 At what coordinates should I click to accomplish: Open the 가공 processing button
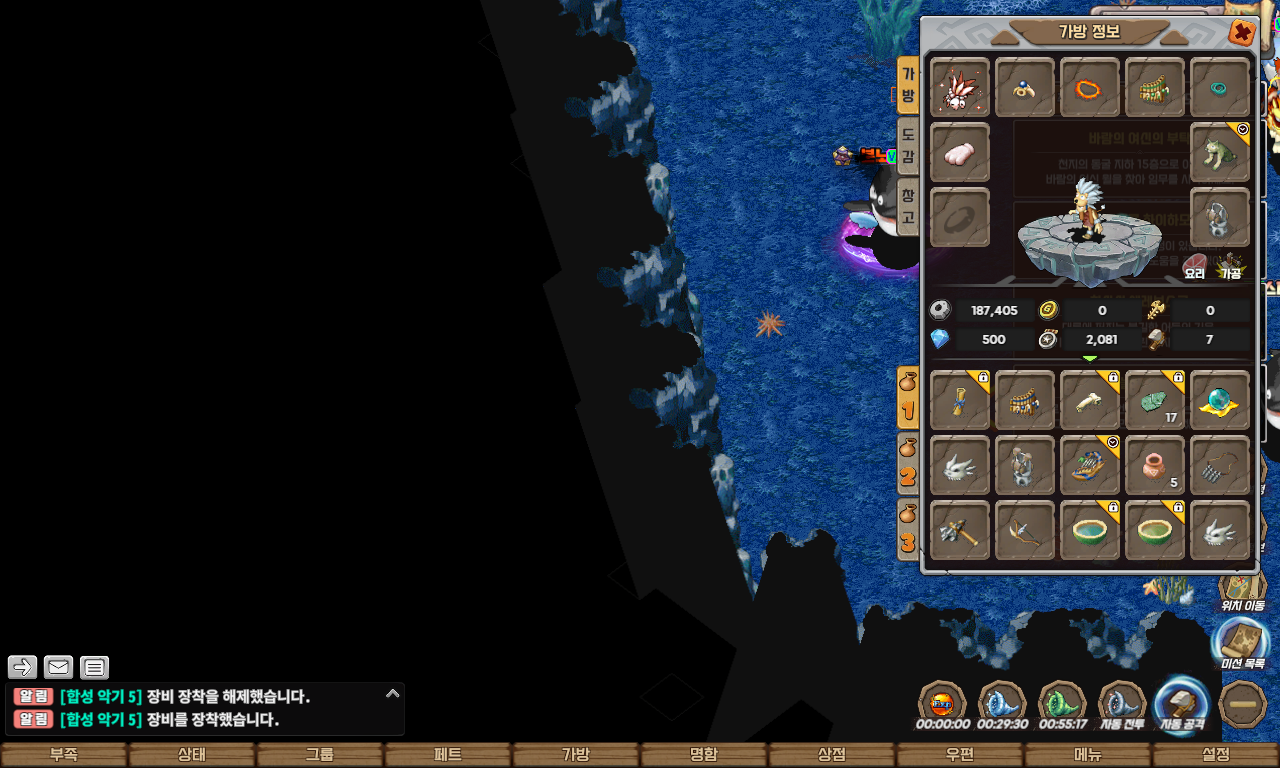coord(1230,267)
